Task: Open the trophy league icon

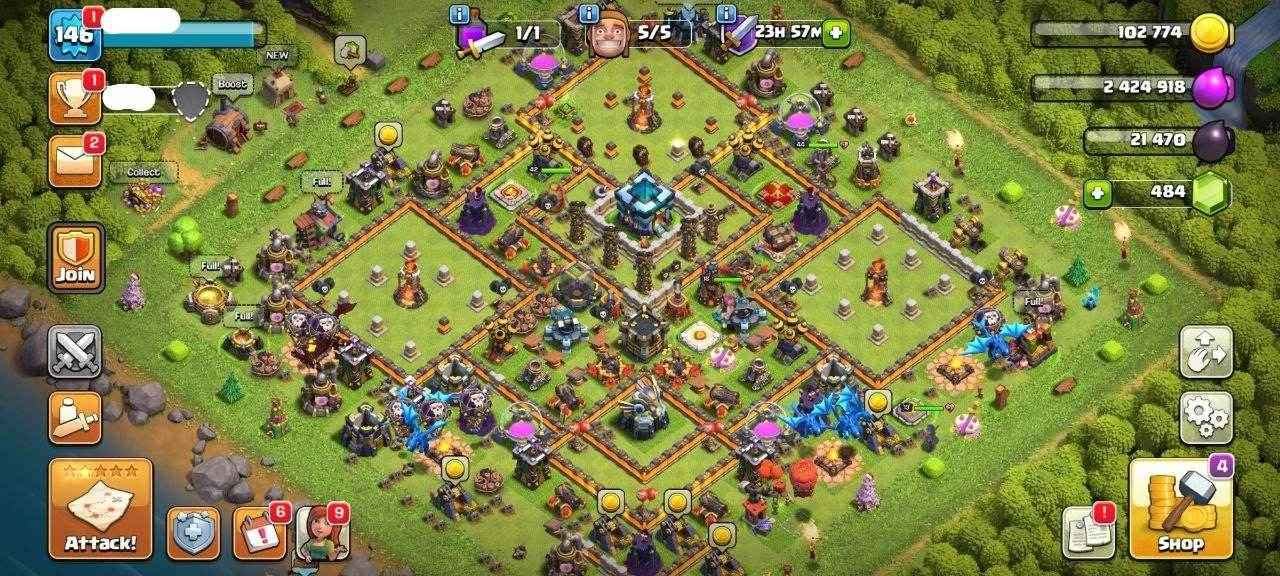Action: 75,99
